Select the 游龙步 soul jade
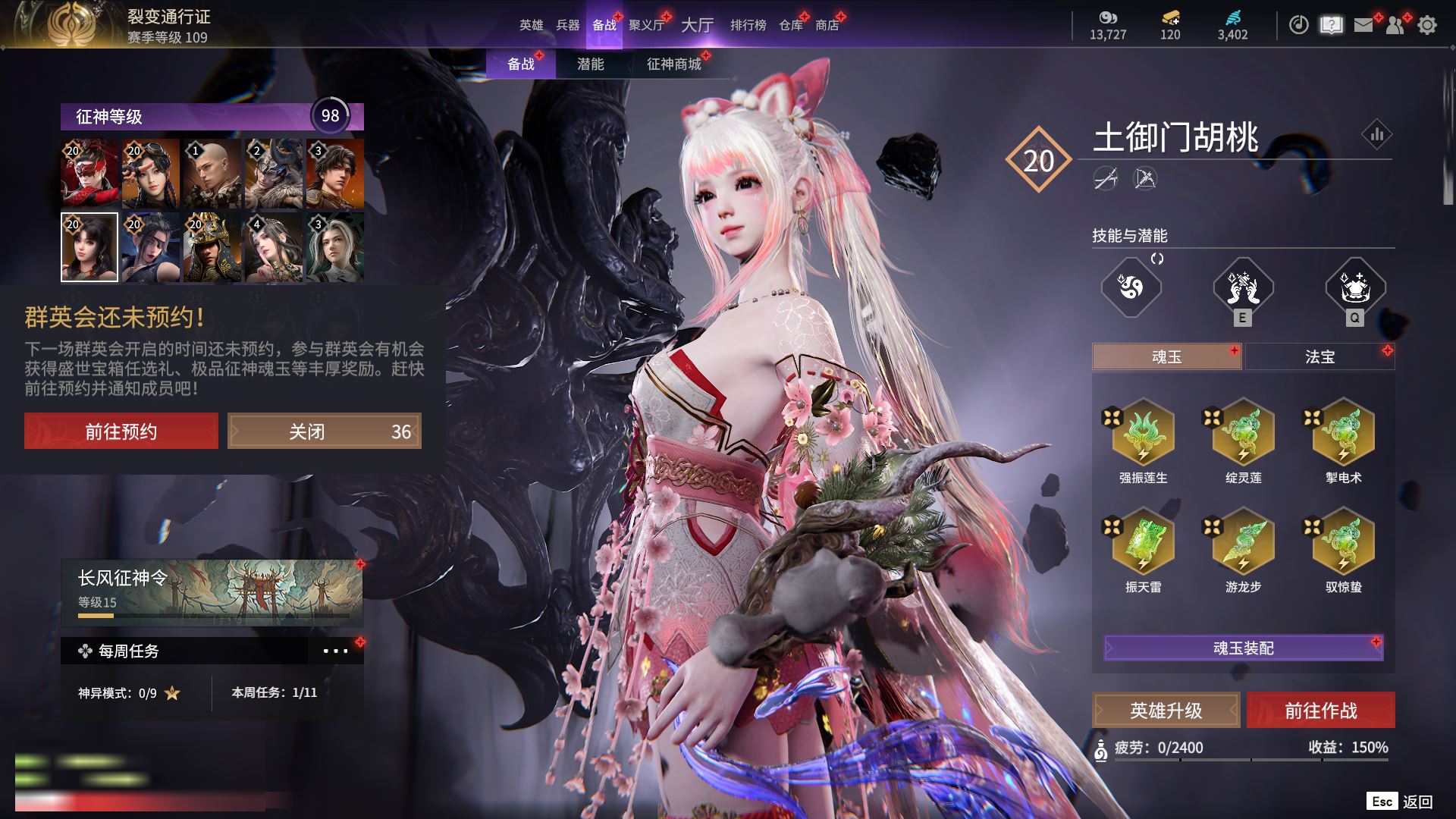1456x819 pixels. [x=1243, y=543]
